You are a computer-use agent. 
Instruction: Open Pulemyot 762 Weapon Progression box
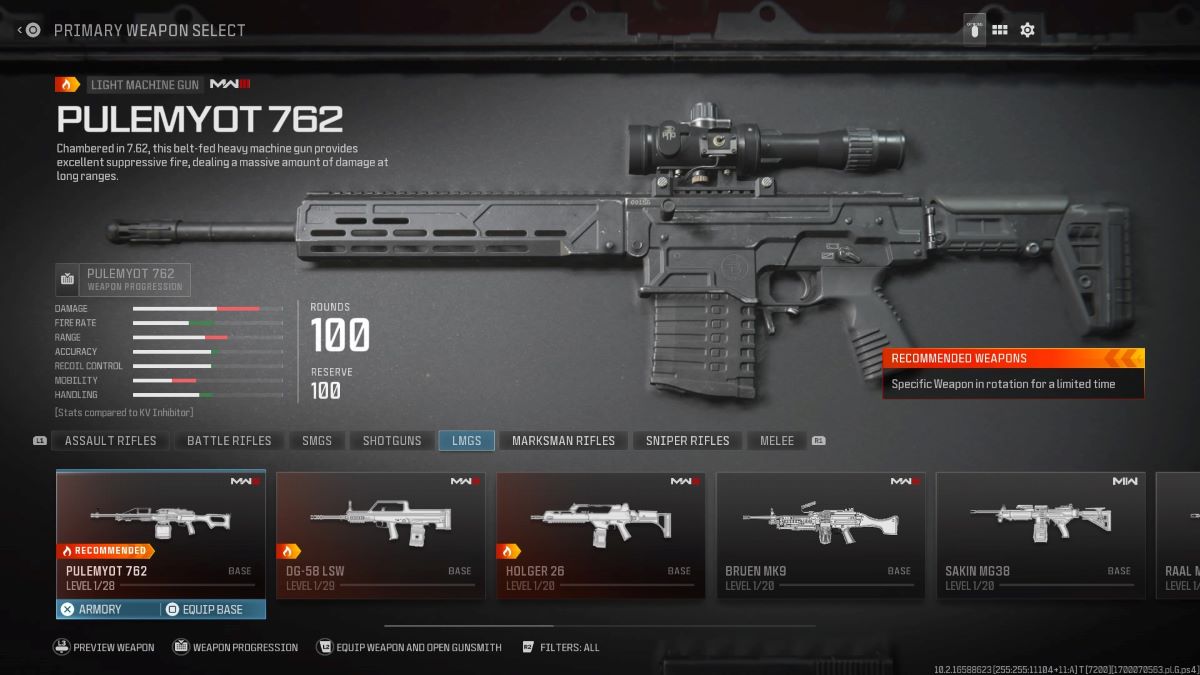click(123, 279)
